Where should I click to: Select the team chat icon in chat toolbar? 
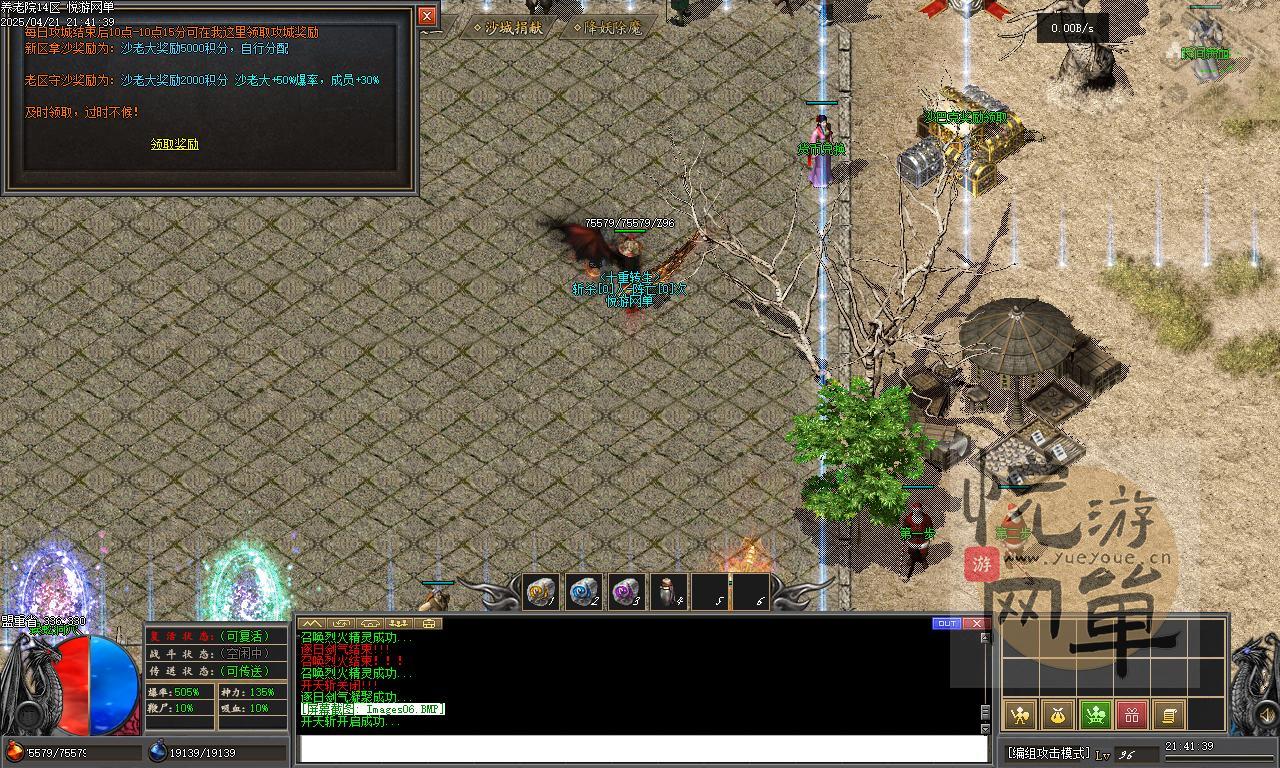[398, 623]
